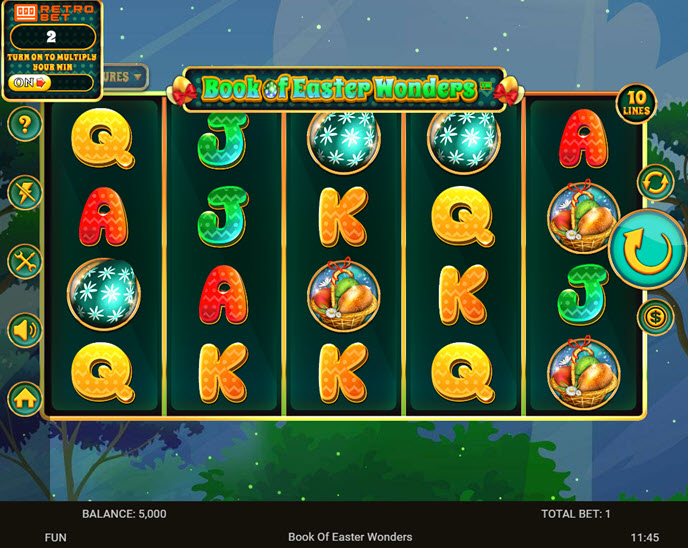Return to lobby with the home icon
This screenshot has width=688, height=548.
pos(24,398)
